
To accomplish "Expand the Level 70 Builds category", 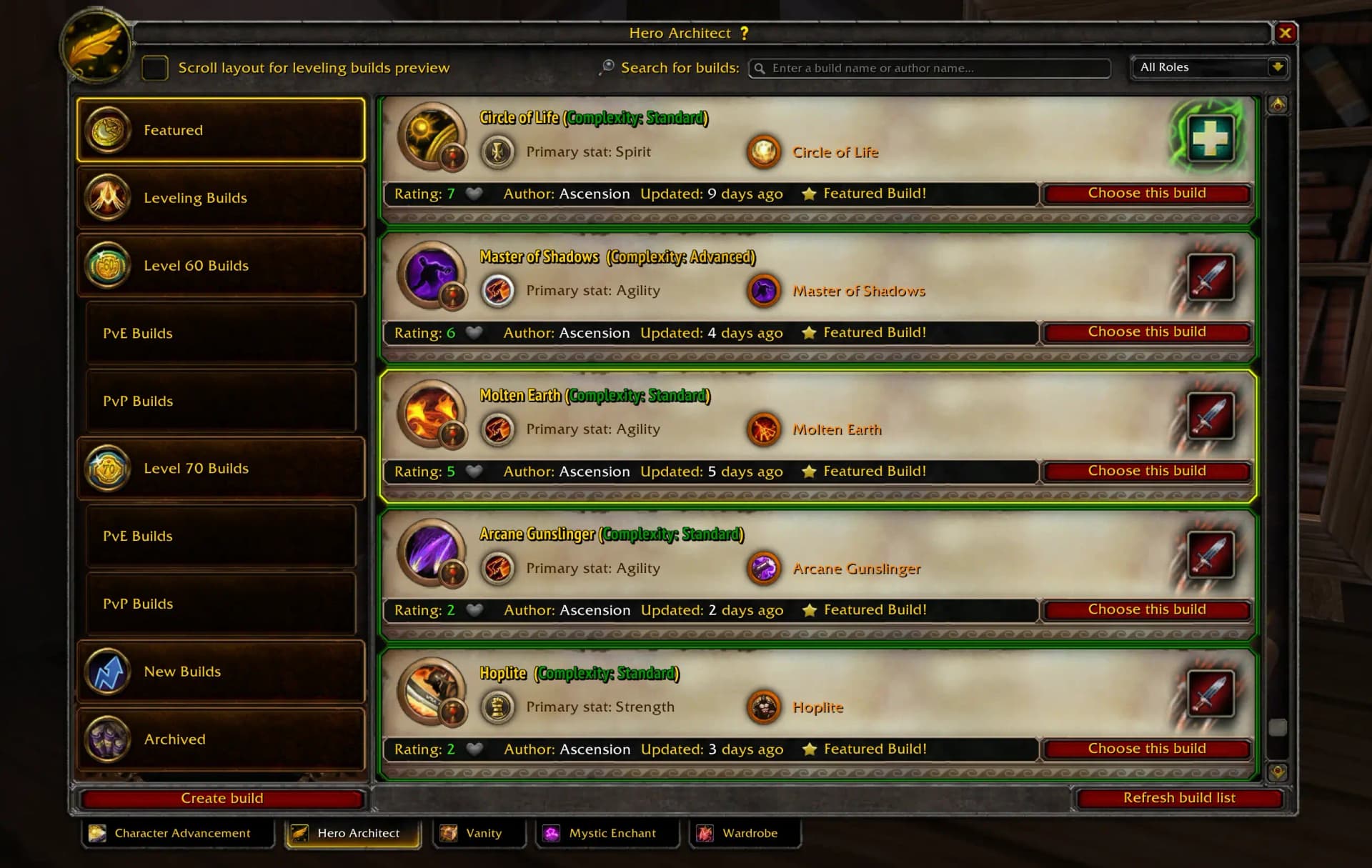I will (x=220, y=469).
